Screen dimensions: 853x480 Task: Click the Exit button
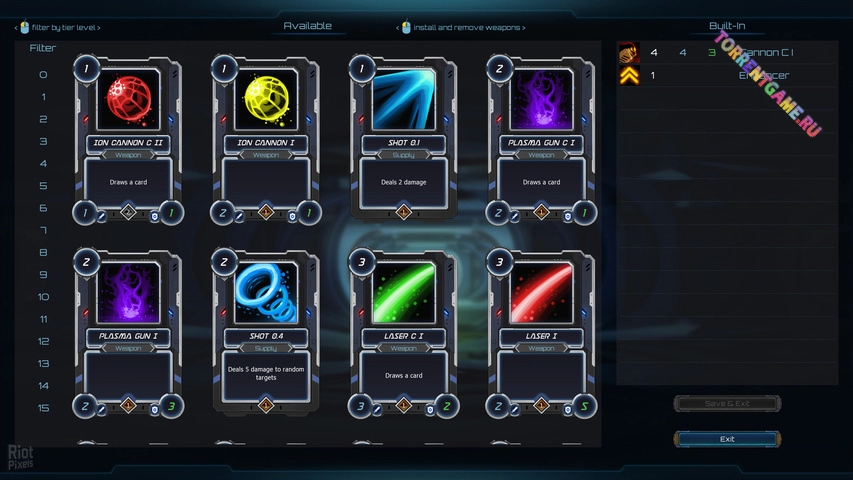click(727, 439)
